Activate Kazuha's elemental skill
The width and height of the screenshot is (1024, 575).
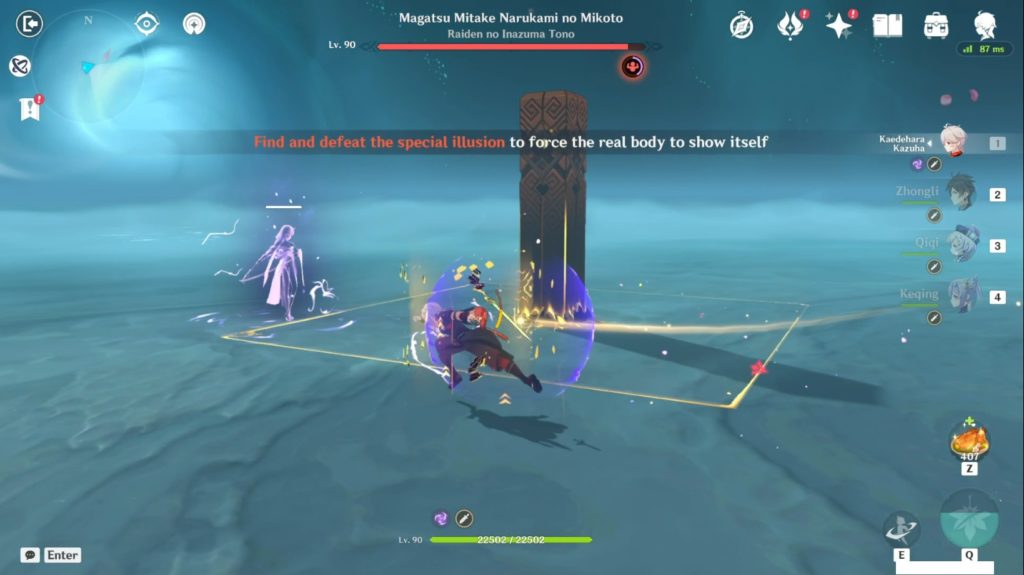pos(901,530)
